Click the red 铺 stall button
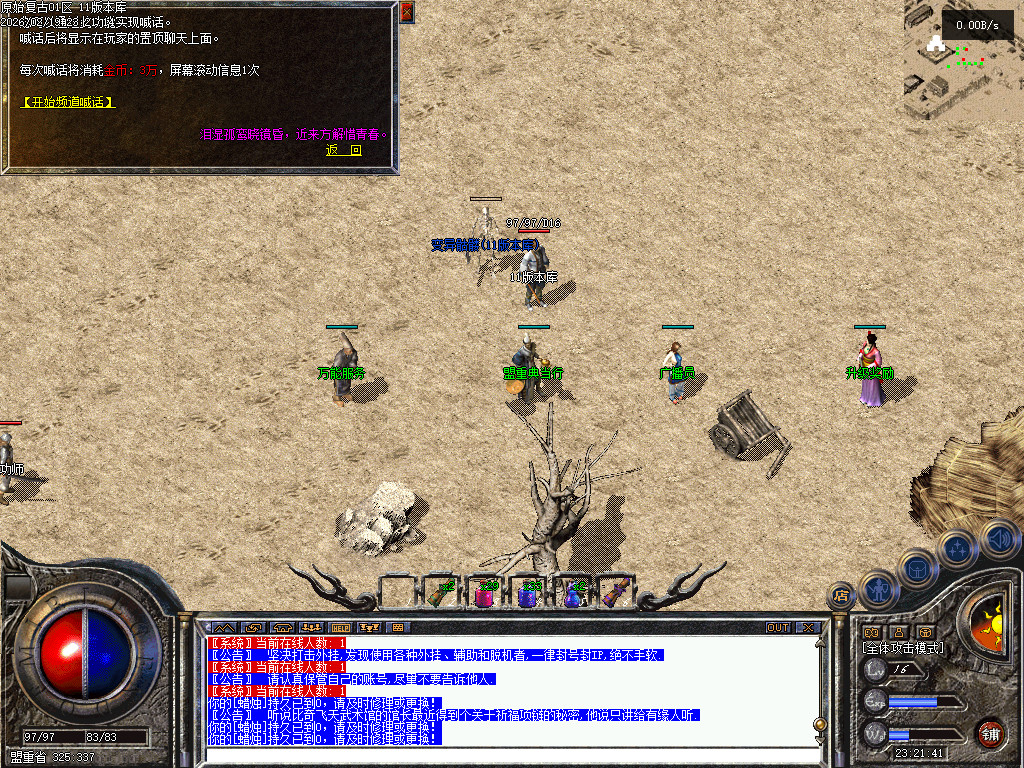This screenshot has height=768, width=1024. pos(990,733)
